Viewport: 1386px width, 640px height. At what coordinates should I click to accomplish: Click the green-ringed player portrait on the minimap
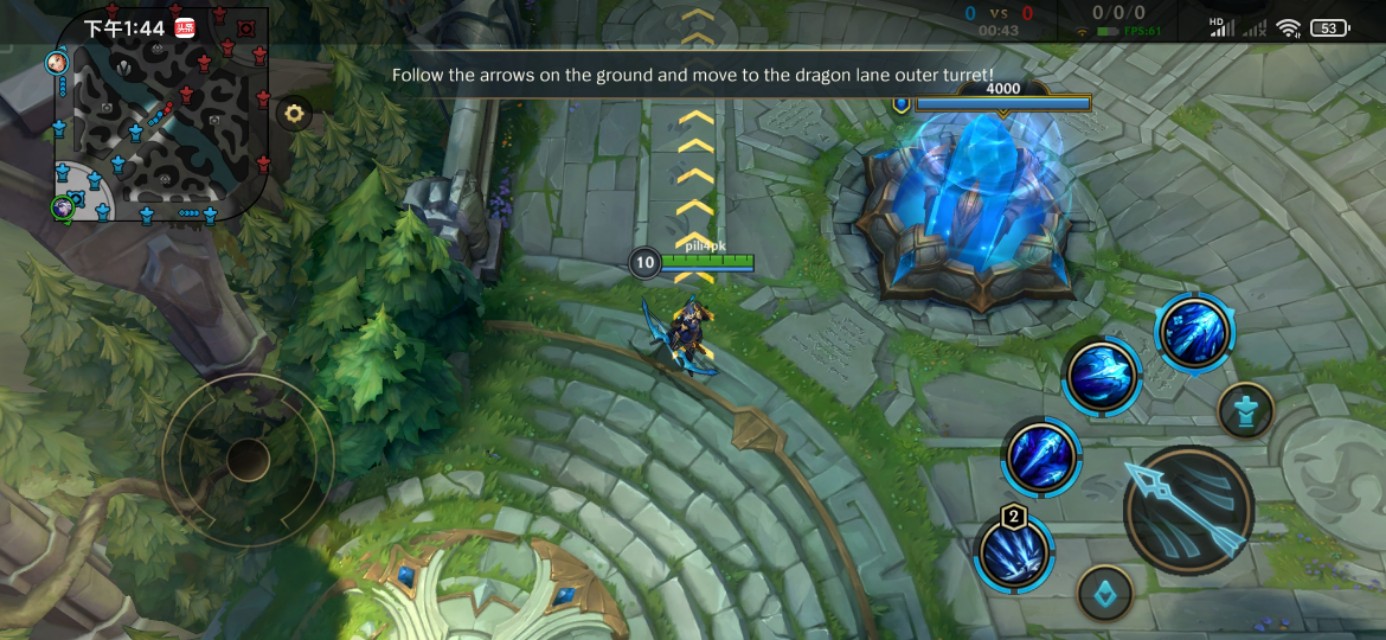(x=62, y=208)
